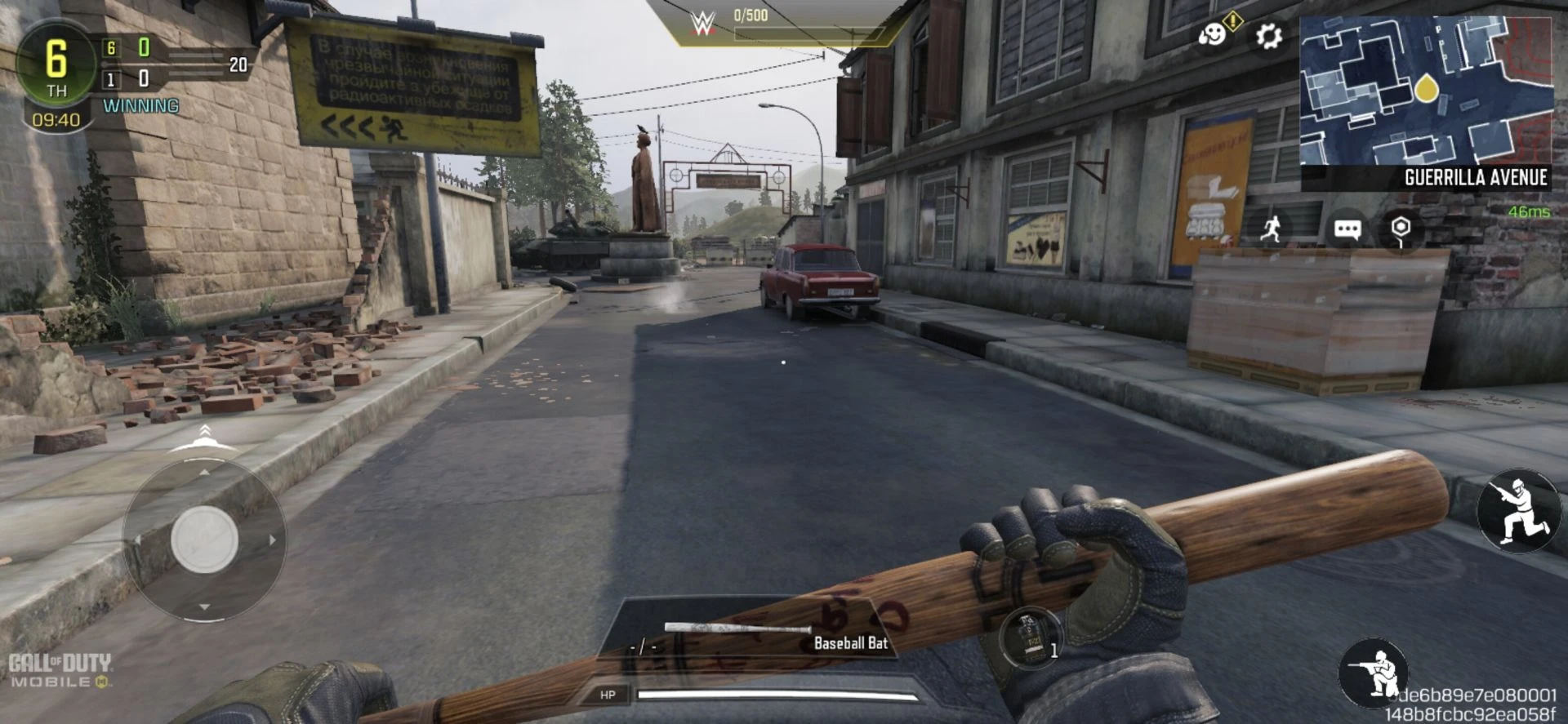Open the quick chat speech bubble
Image resolution: width=1568 pixels, height=724 pixels.
[1347, 229]
